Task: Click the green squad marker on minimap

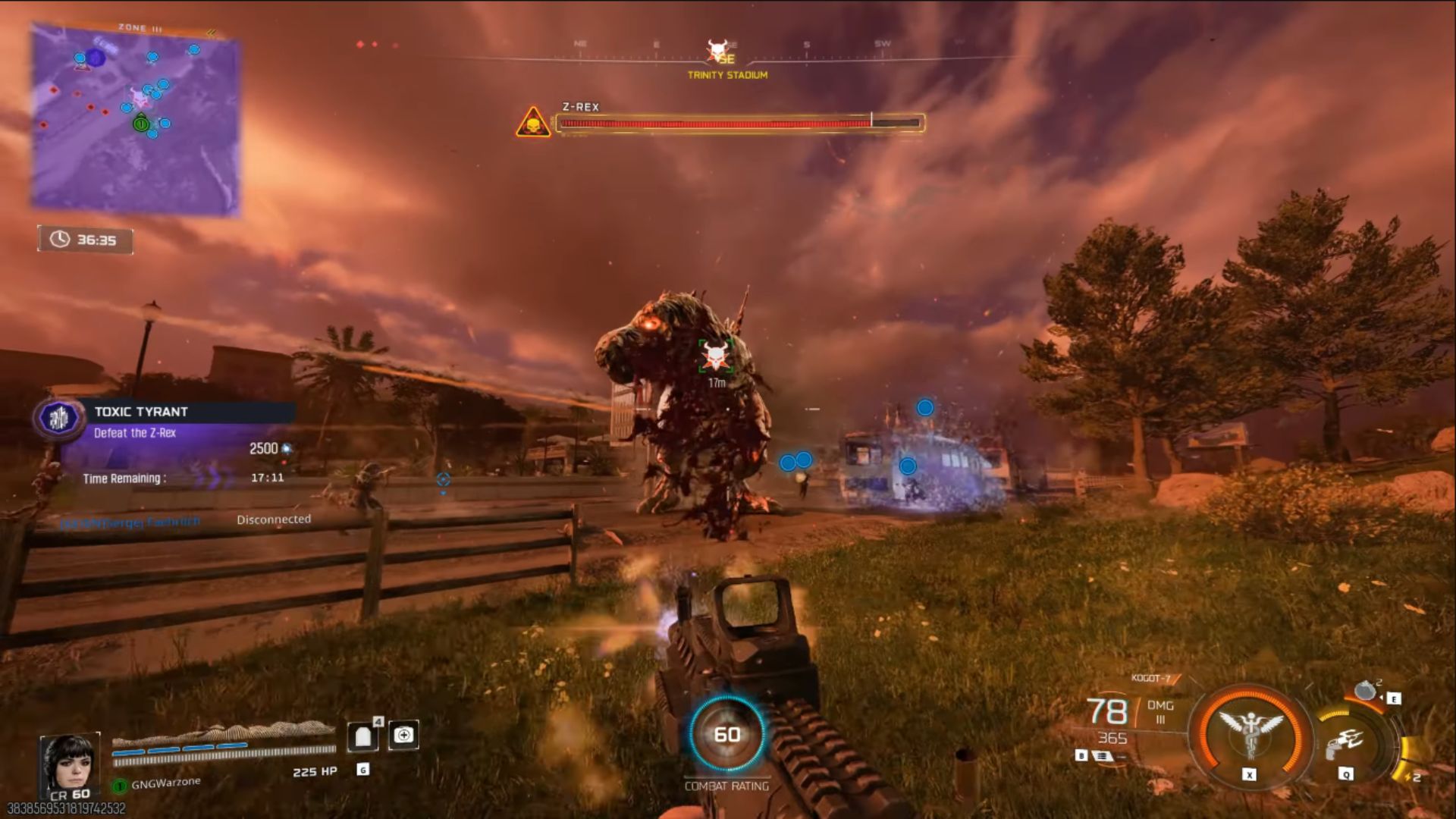Action: click(x=141, y=123)
